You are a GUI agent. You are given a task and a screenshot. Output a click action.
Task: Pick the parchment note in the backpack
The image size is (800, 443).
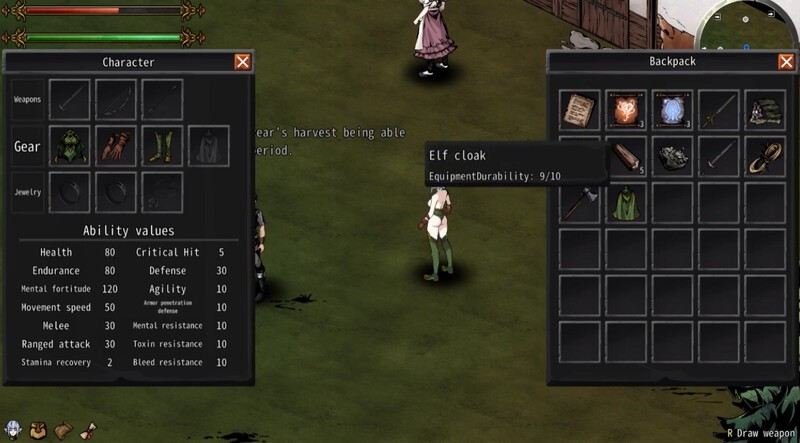[x=579, y=110]
